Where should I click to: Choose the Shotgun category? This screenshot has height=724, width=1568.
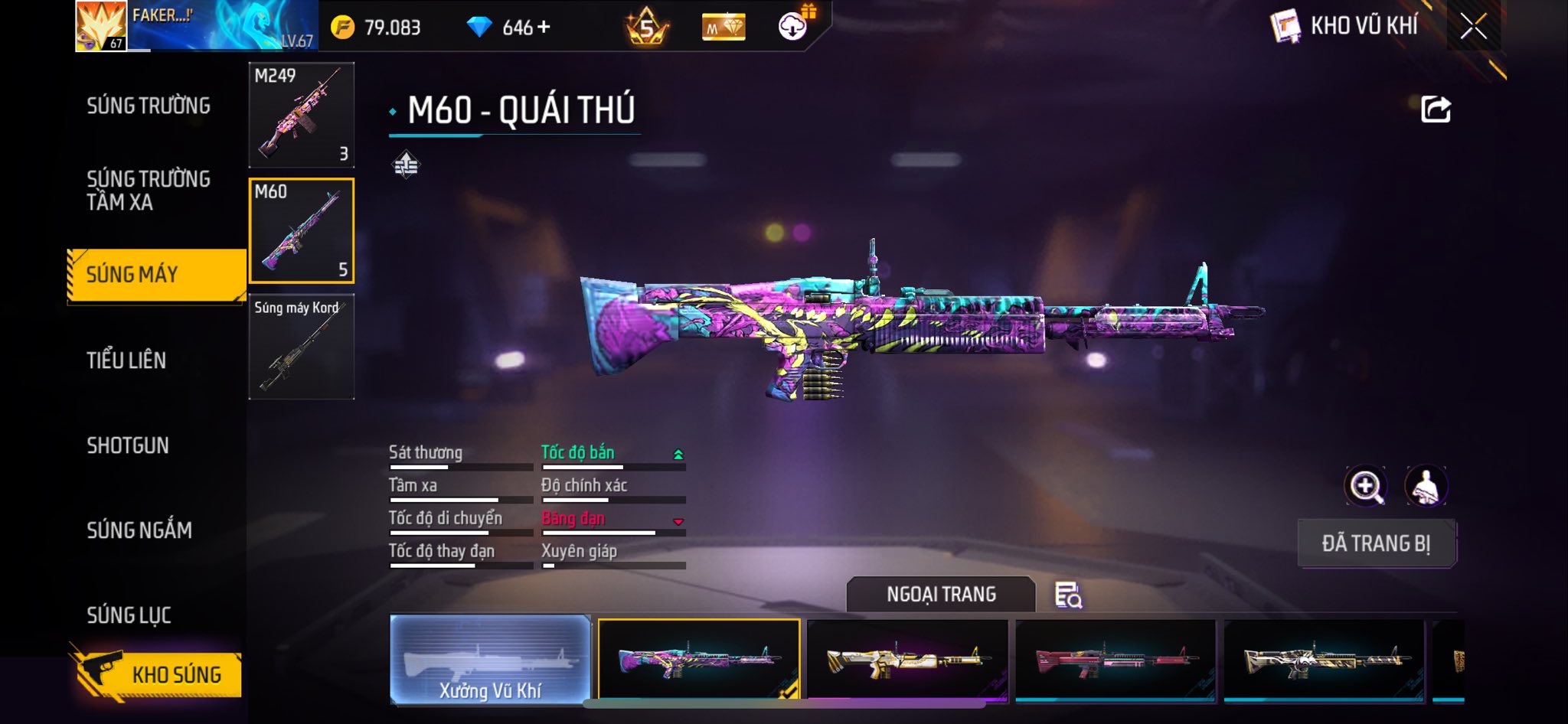pos(128,445)
